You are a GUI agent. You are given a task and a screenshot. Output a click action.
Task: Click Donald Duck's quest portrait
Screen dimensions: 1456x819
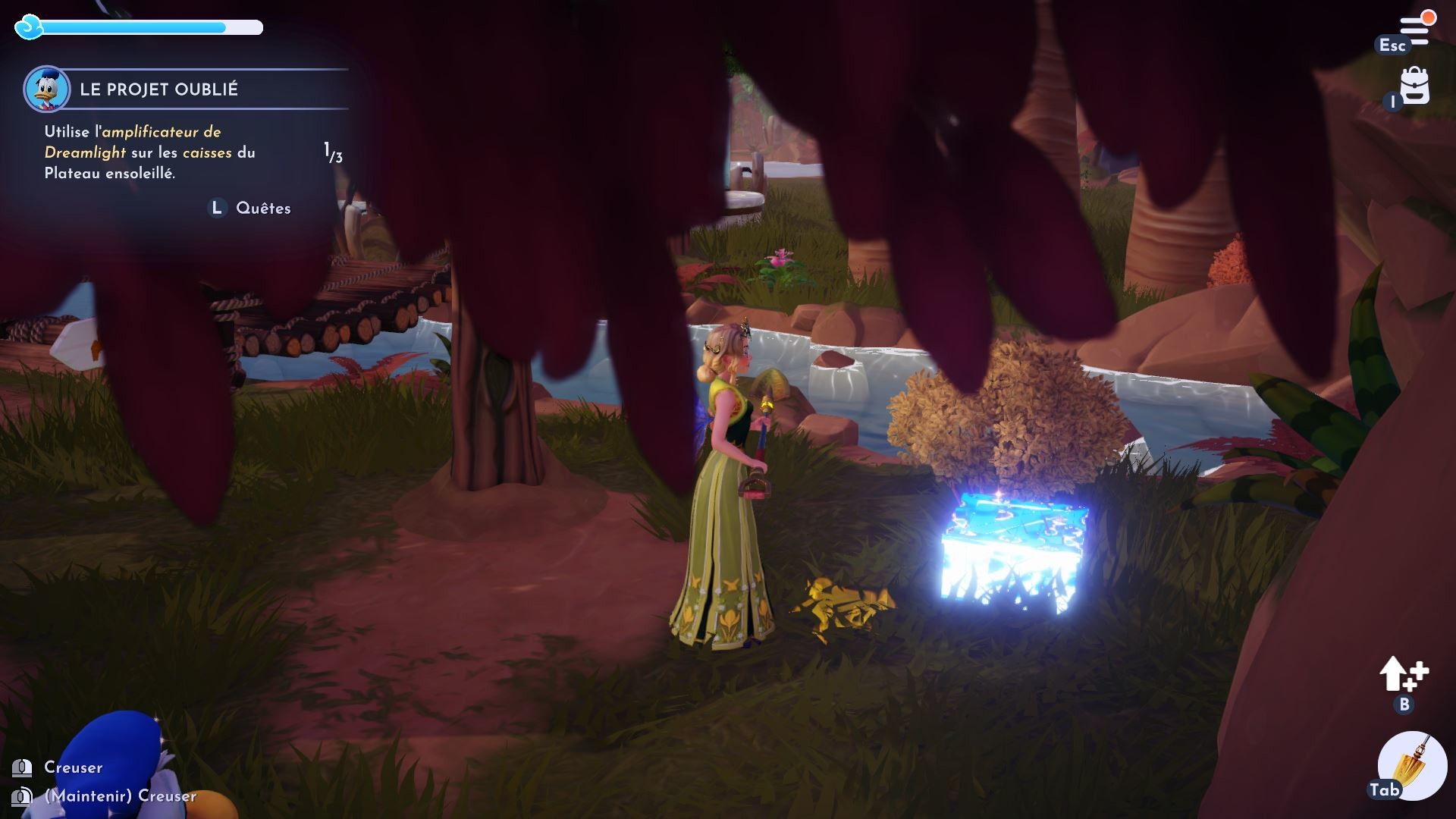click(x=47, y=89)
